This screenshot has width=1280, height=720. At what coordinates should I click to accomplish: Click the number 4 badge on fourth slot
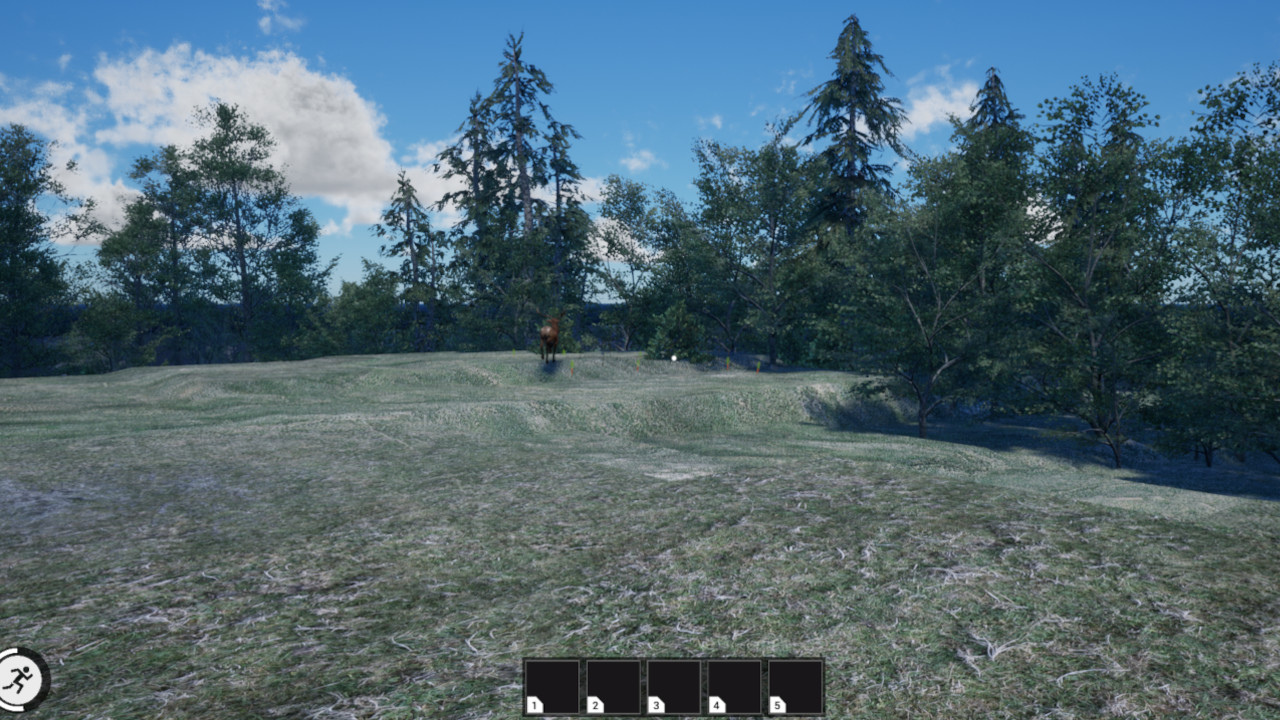[717, 704]
